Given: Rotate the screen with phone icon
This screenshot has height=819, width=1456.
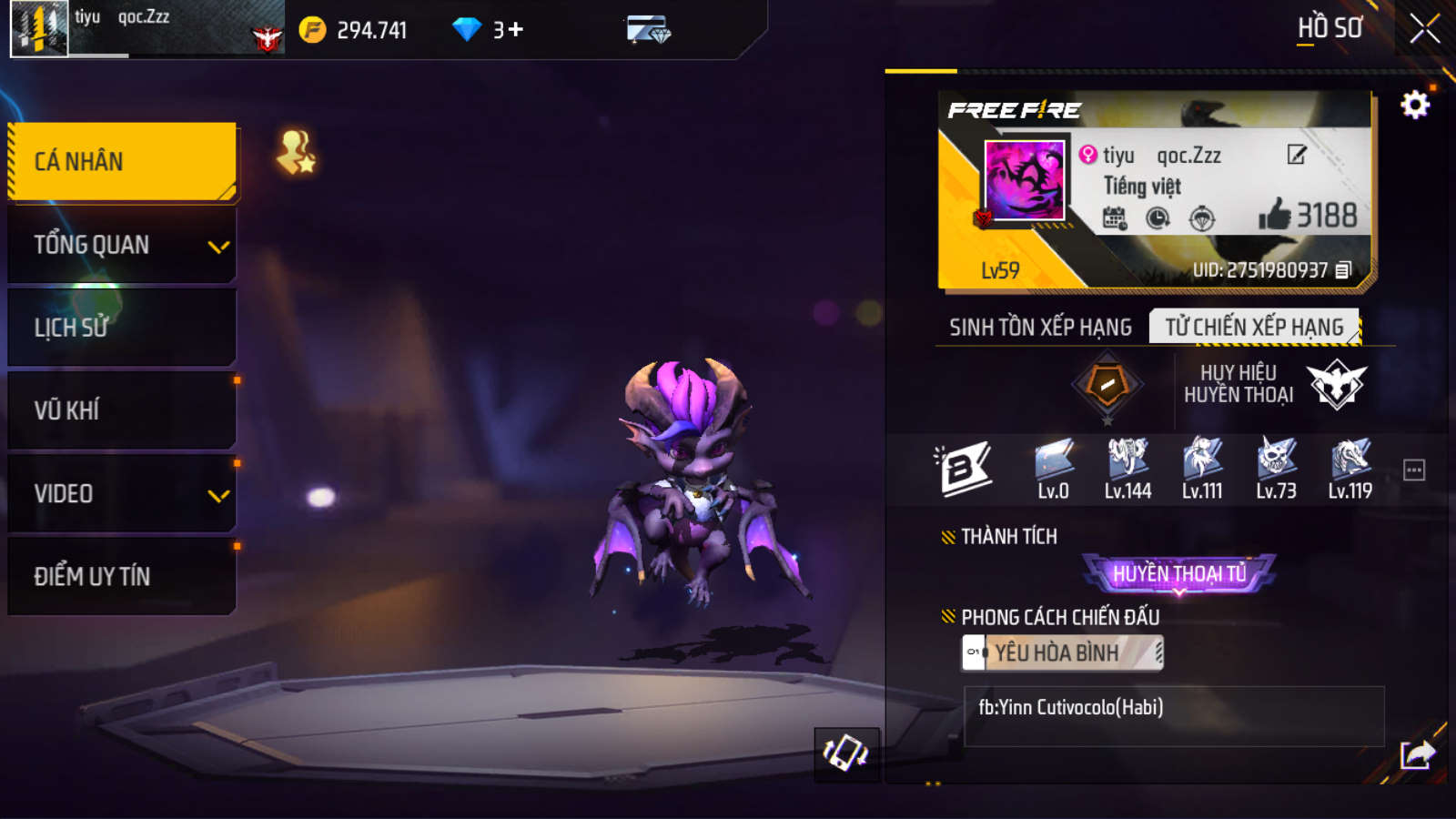Looking at the screenshot, I should [845, 753].
